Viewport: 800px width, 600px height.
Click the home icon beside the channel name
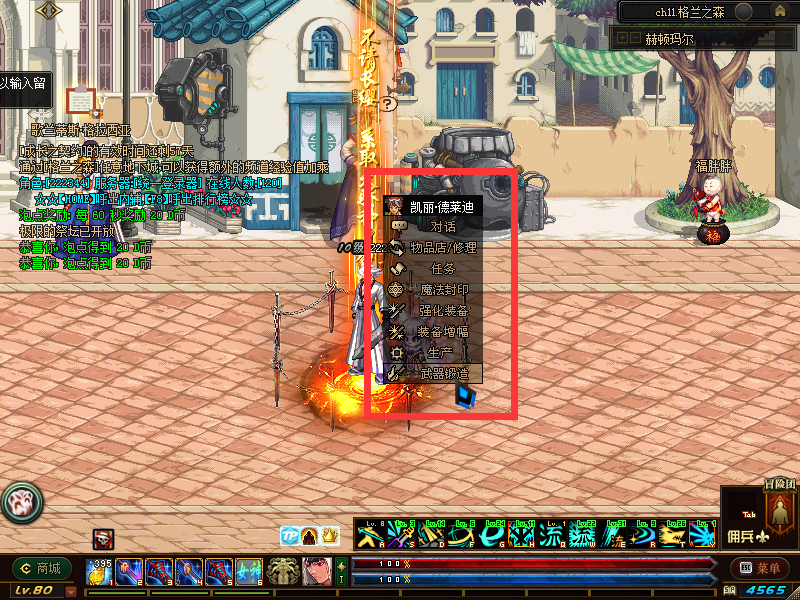point(743,11)
